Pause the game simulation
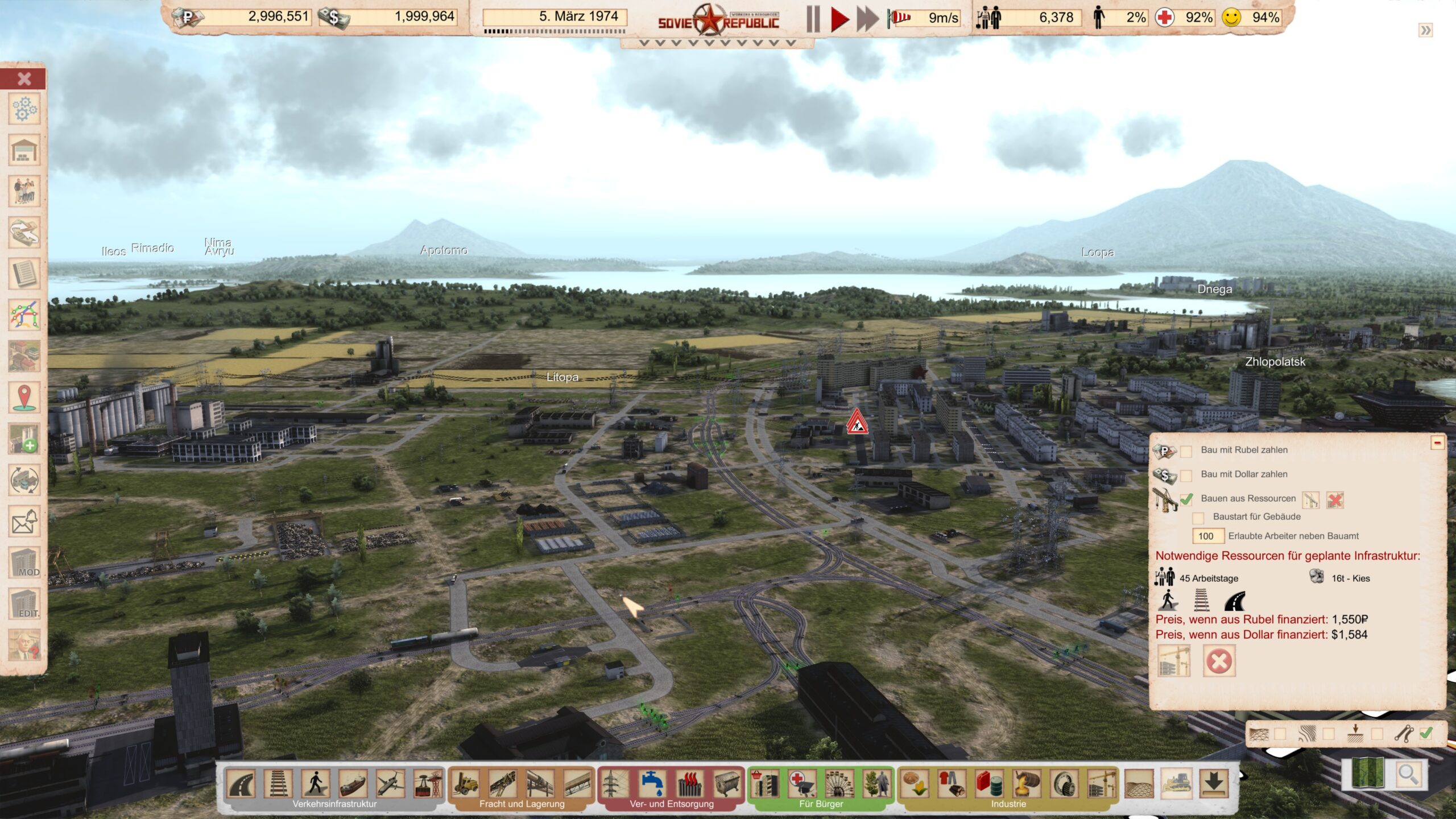The image size is (1456, 819). (x=813, y=19)
